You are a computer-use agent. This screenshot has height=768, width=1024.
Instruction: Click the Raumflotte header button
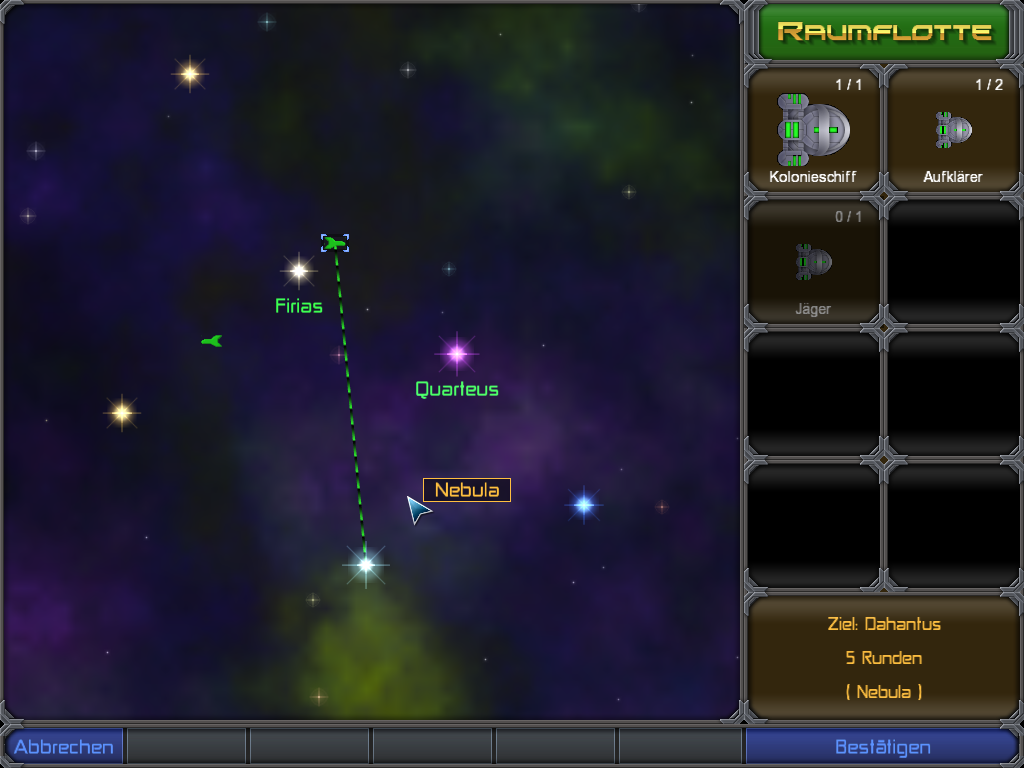pyautogui.click(x=883, y=32)
